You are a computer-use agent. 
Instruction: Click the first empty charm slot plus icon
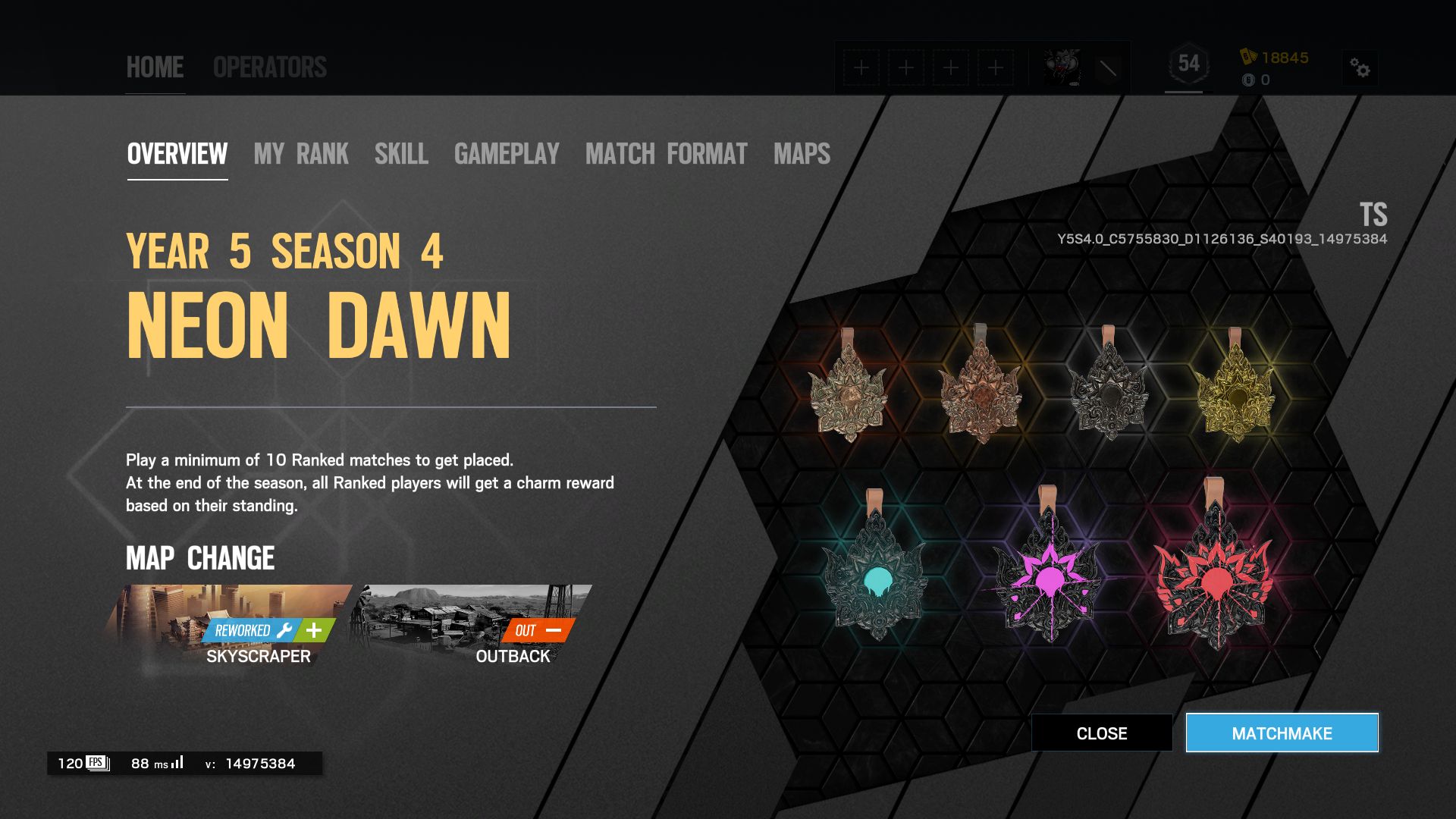(861, 67)
